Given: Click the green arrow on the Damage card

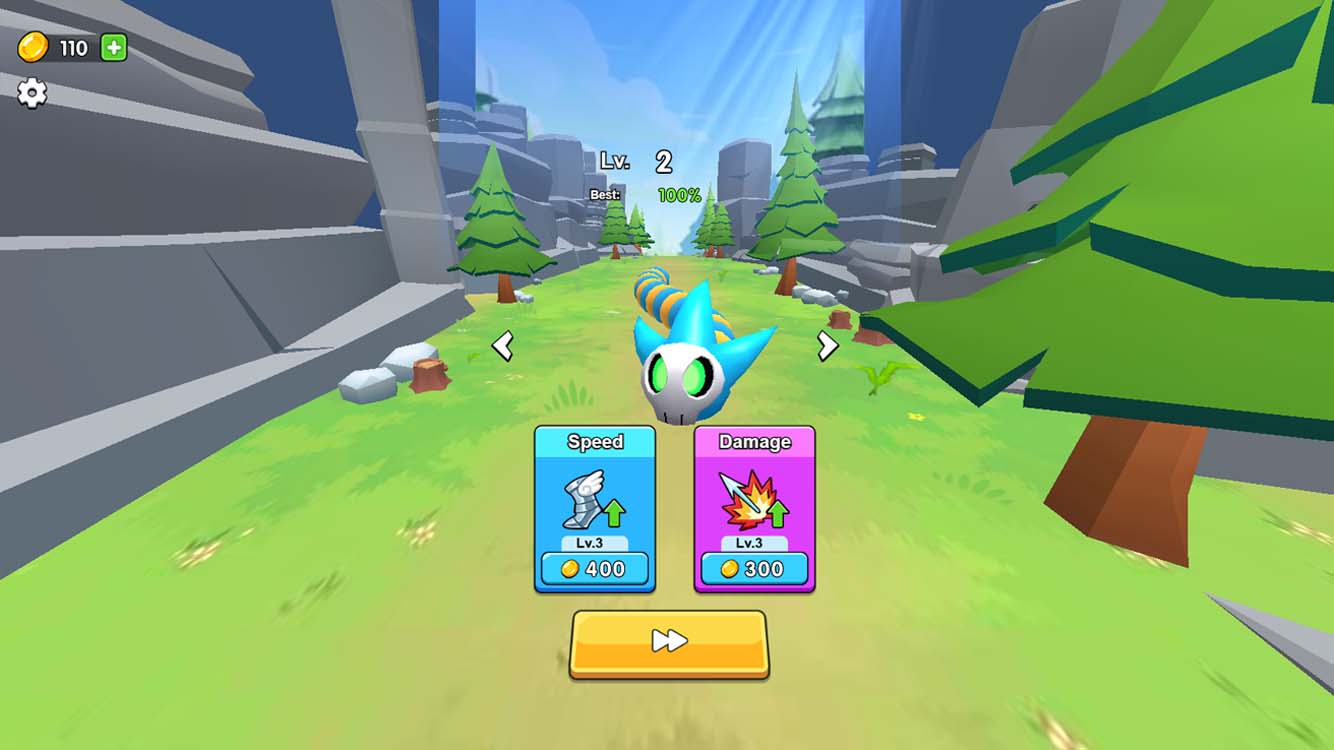Looking at the screenshot, I should 776,512.
